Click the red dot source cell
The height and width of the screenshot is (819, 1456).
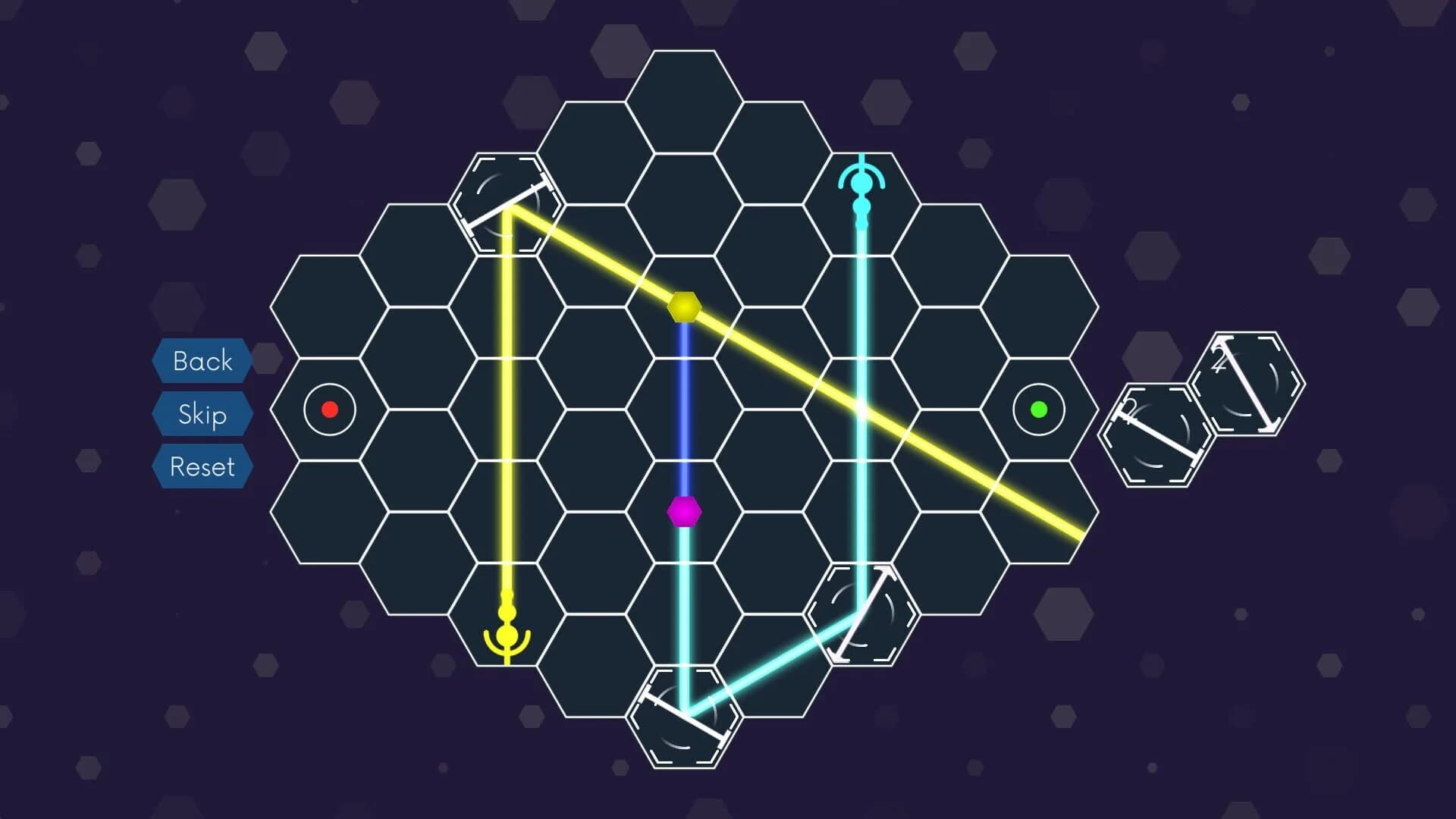329,409
